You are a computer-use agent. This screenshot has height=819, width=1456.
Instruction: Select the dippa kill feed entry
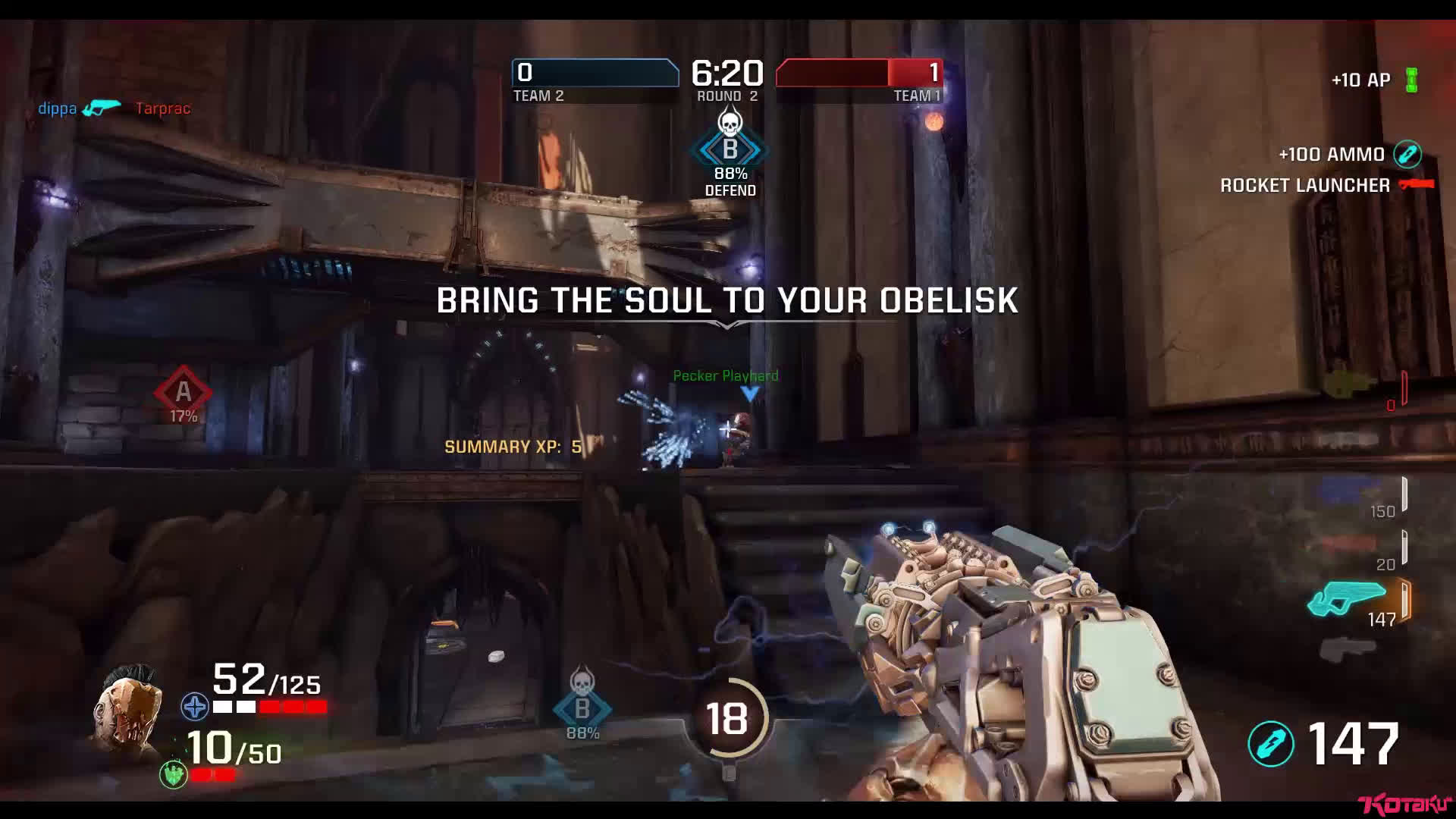(x=58, y=108)
